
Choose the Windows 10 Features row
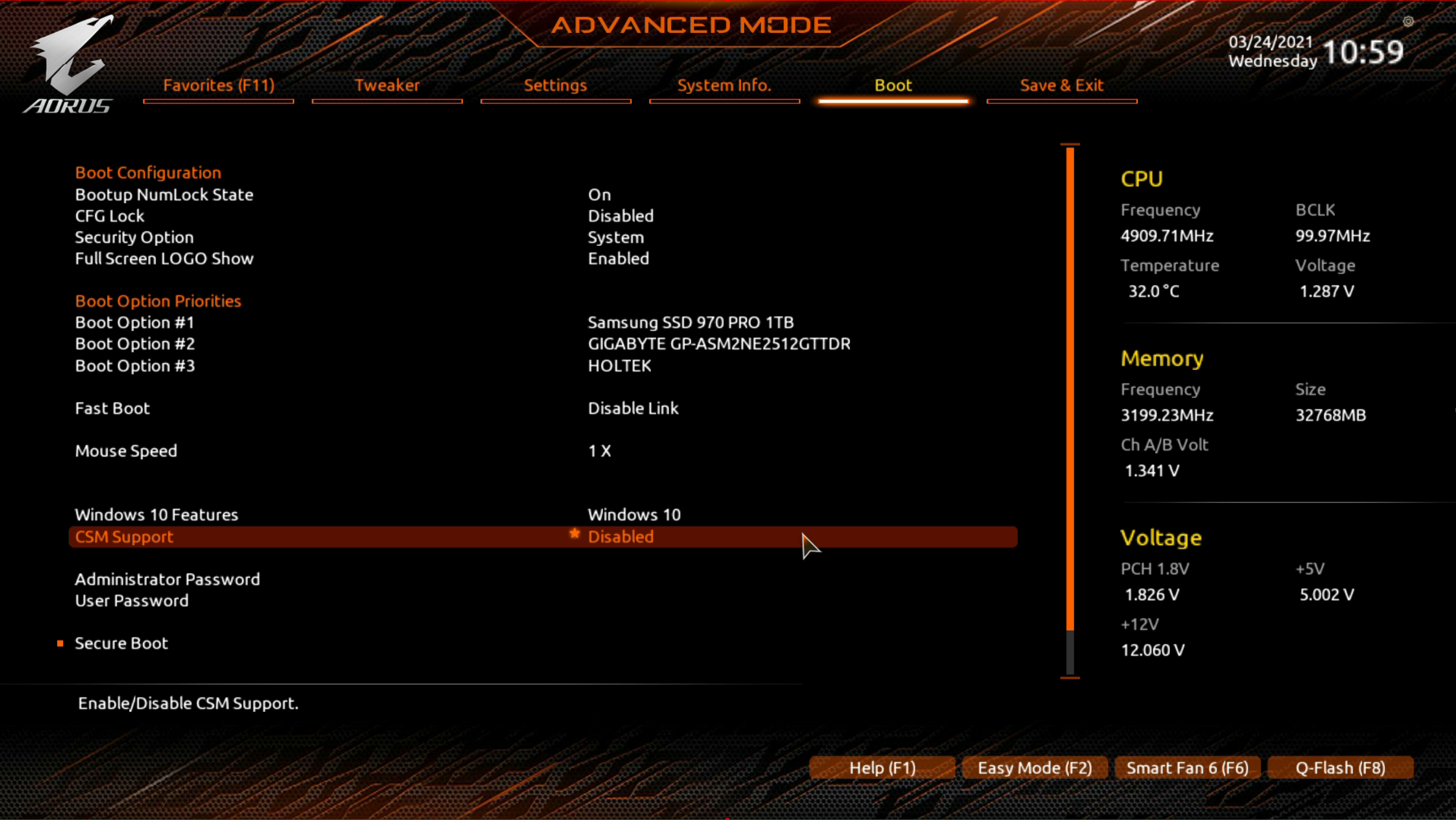tap(157, 515)
